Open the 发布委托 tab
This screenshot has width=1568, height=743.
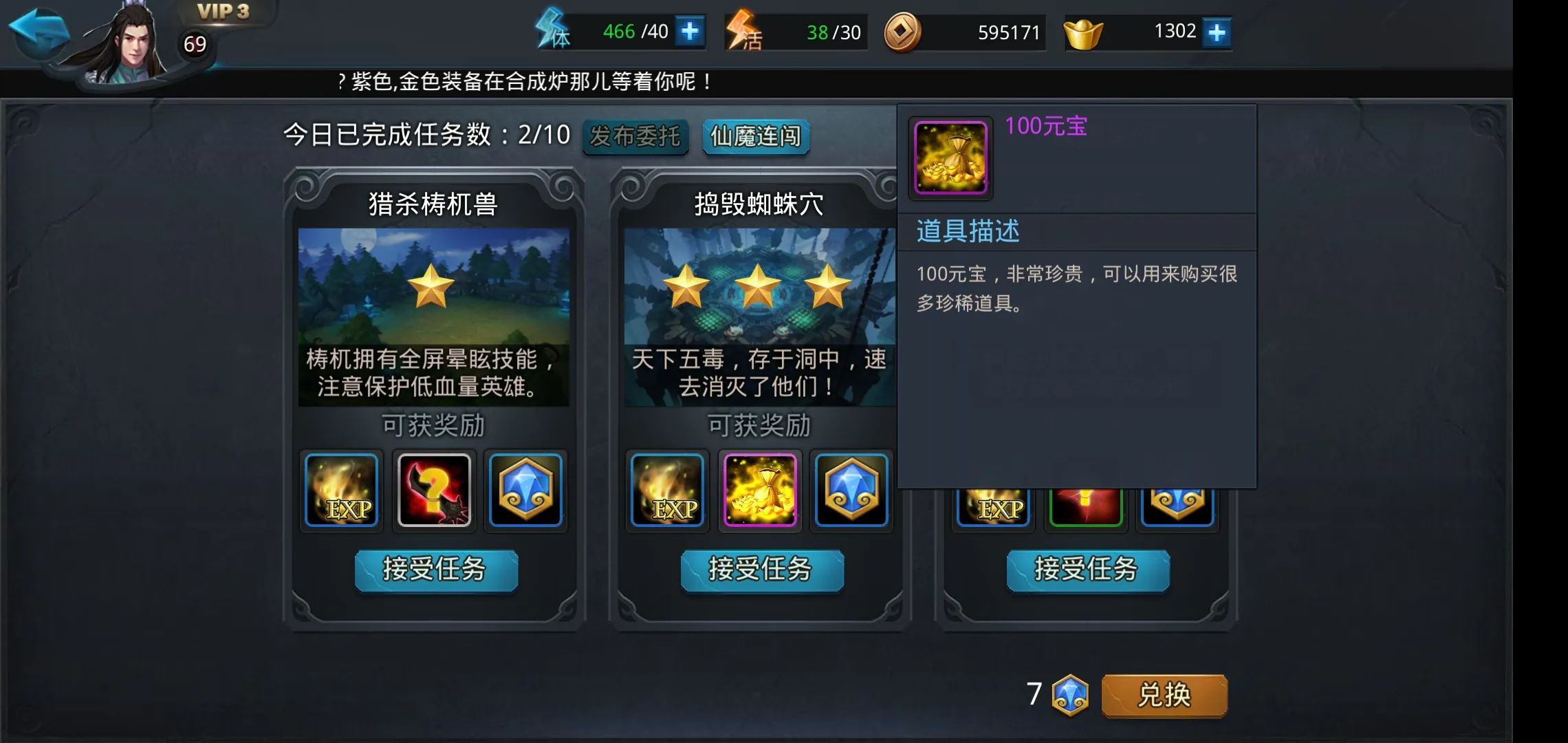[x=635, y=137]
